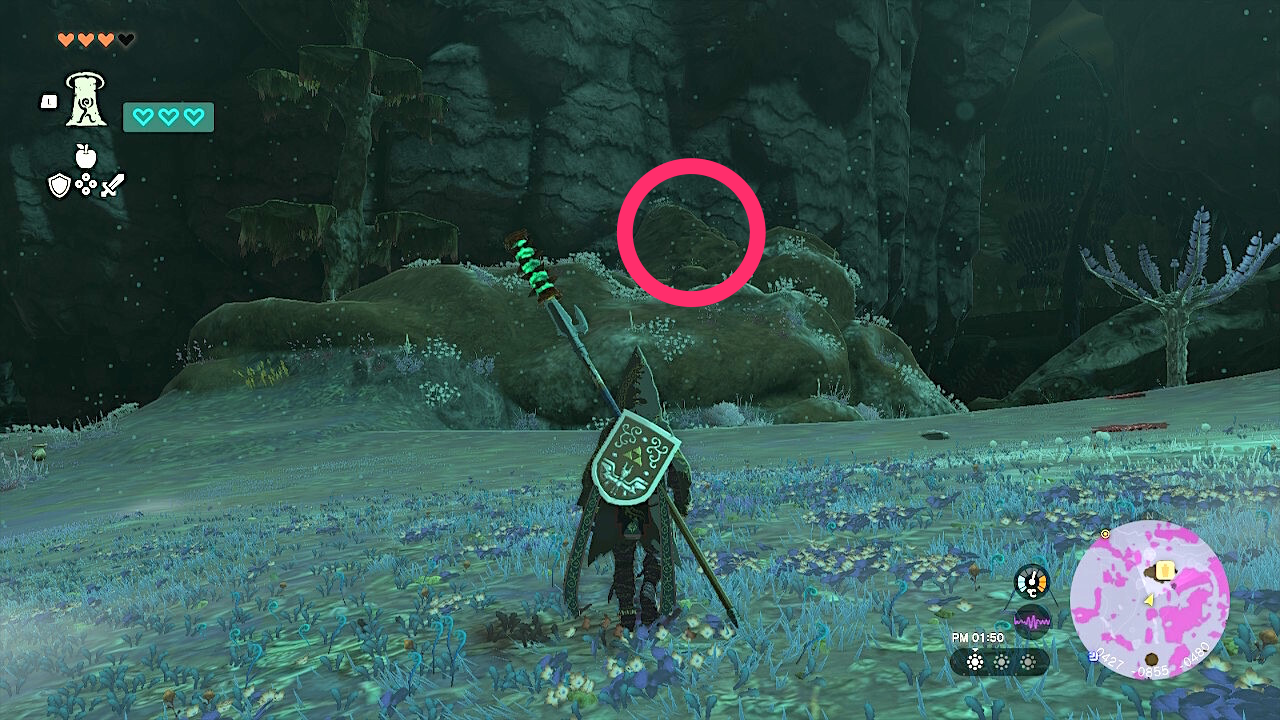The image size is (1280, 720).
Task: Click the leftmost active brightness flower
Action: pos(974,661)
